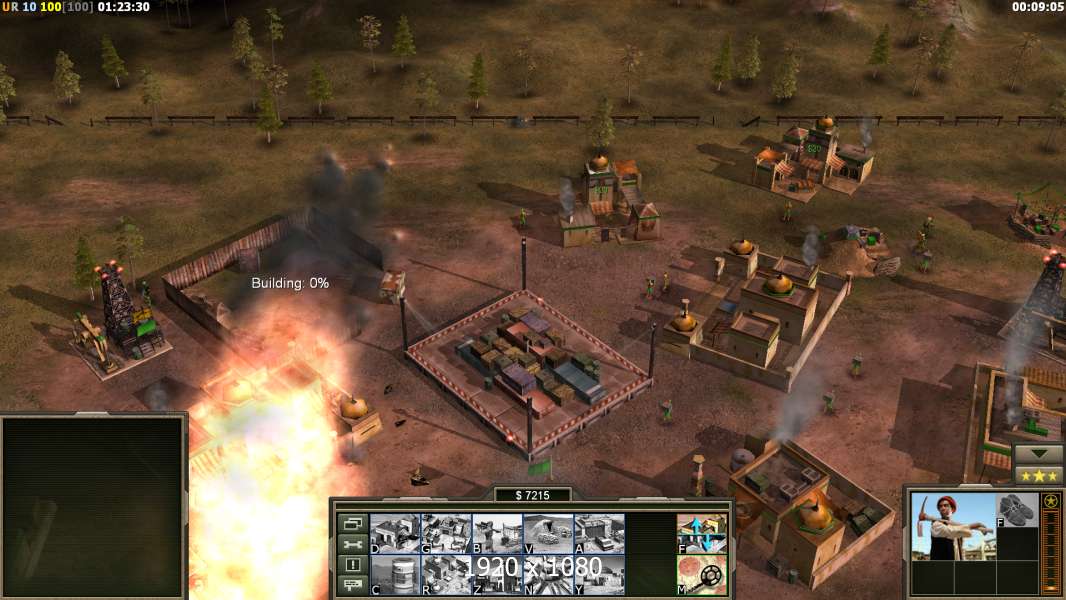Activate the mine detector icon marked M
This screenshot has height=600, width=1066.
702,575
